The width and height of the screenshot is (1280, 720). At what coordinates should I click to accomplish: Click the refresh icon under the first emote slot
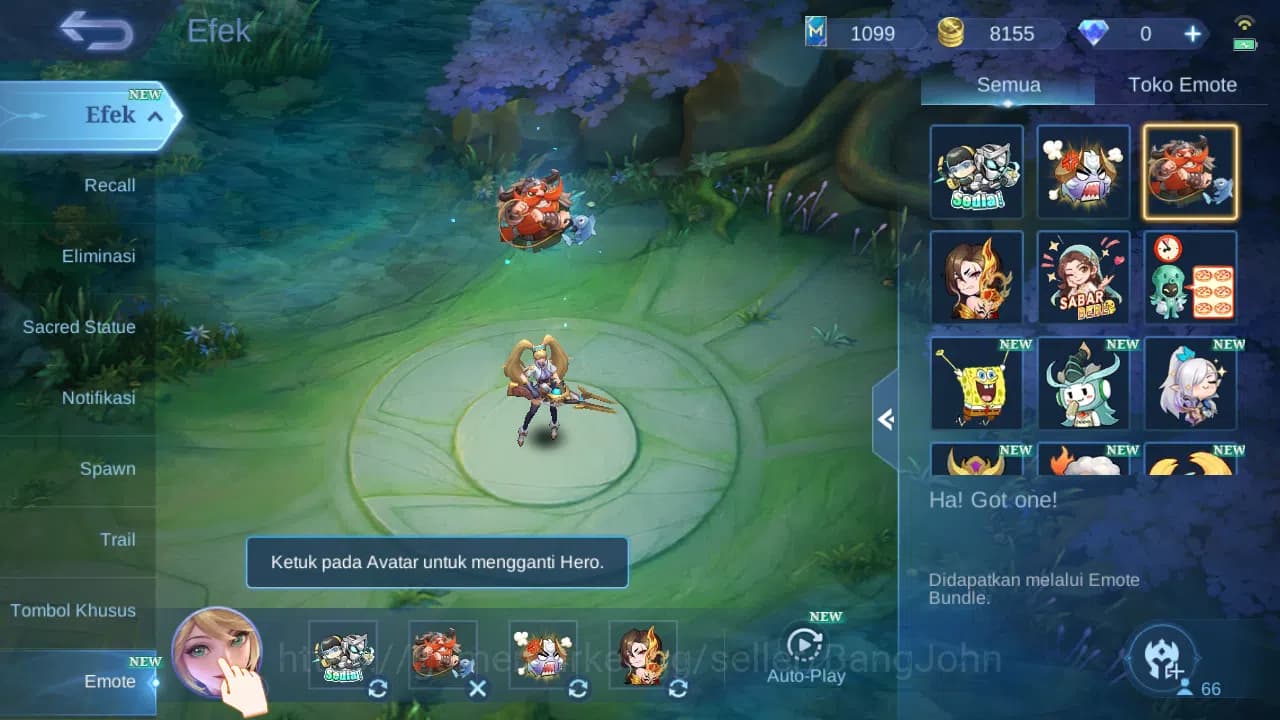tap(377, 689)
